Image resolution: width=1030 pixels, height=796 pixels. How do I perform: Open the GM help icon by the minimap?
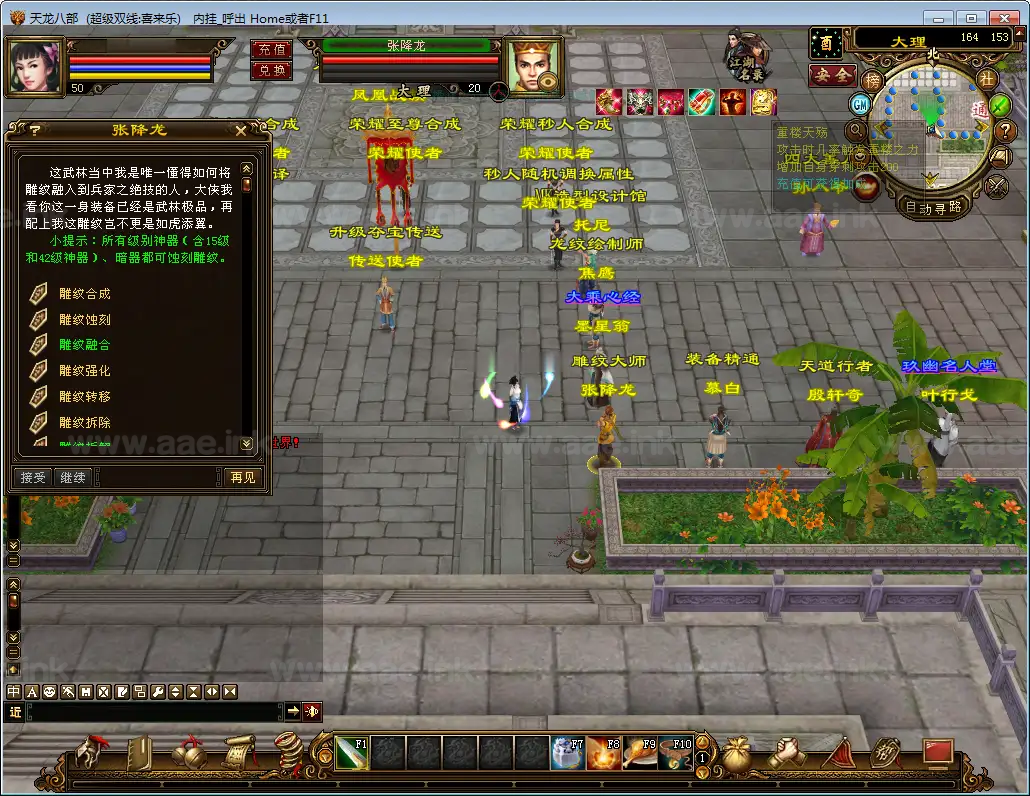860,104
